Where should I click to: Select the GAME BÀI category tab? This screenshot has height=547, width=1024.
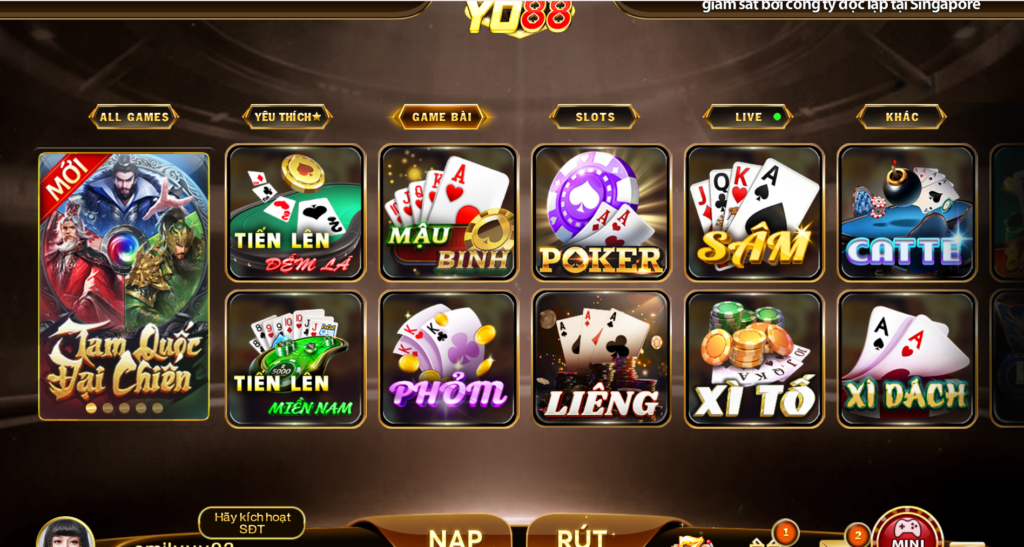tap(441, 117)
